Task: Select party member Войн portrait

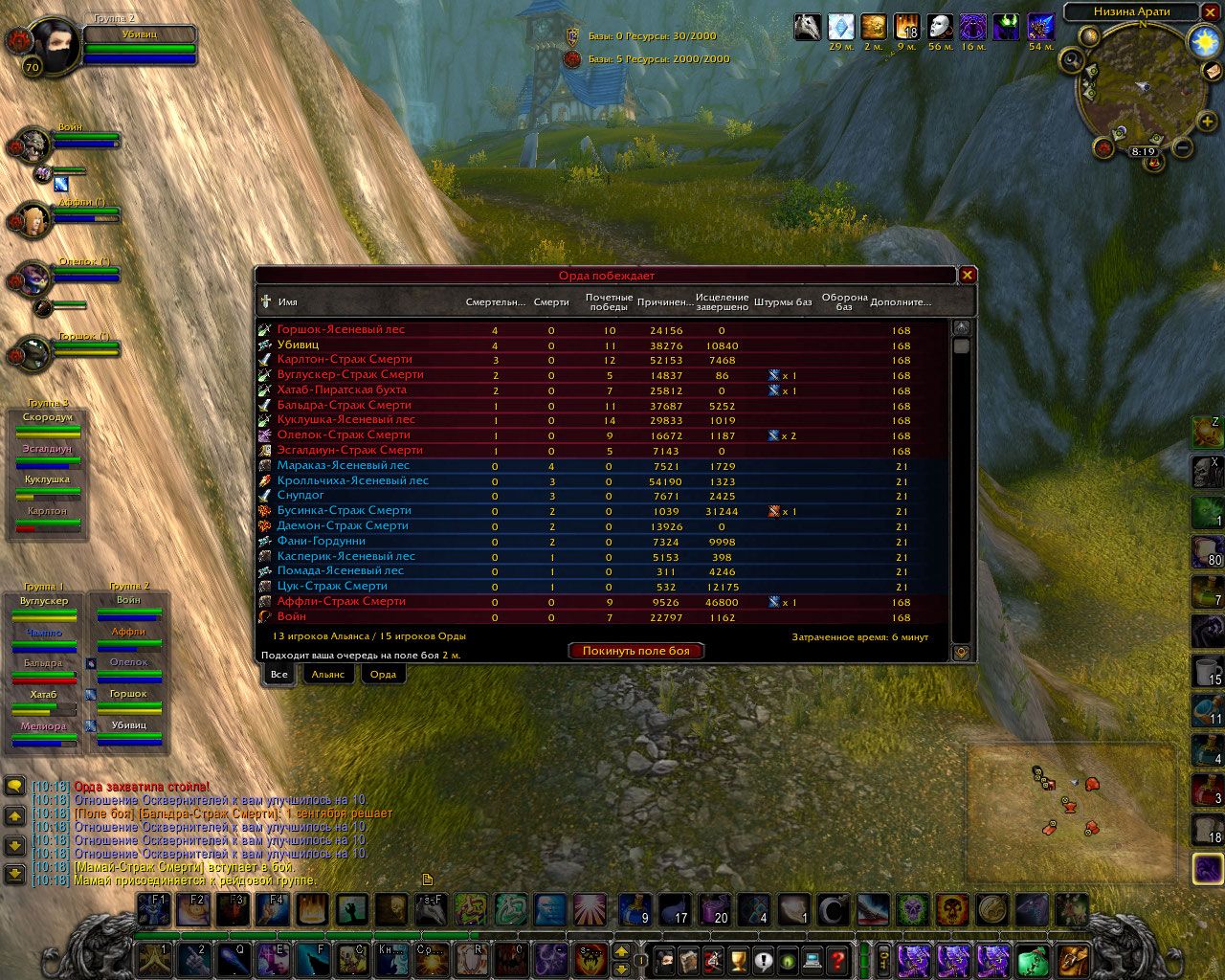Action: (33, 145)
